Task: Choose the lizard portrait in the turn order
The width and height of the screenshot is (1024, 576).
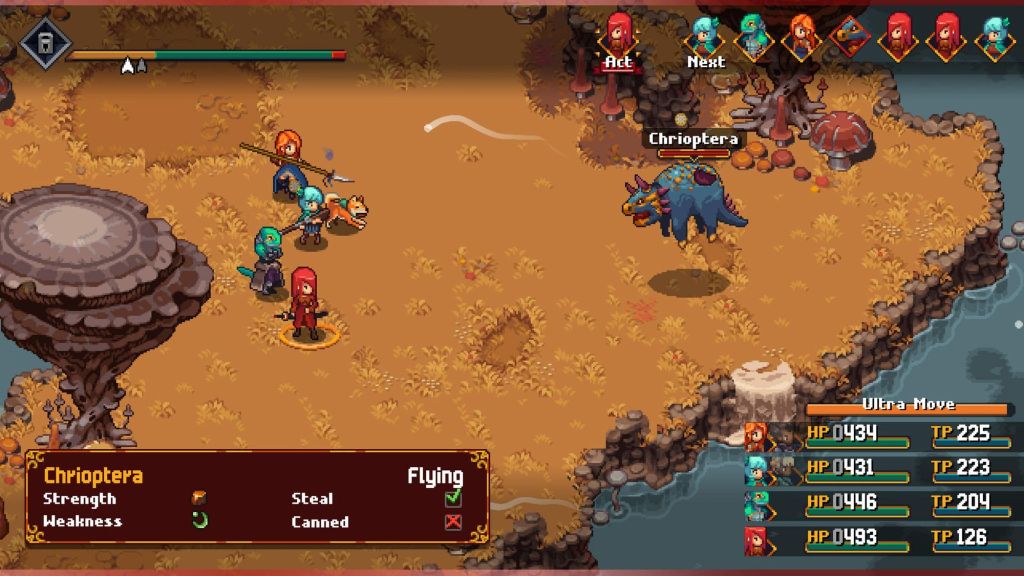Action: [752, 36]
